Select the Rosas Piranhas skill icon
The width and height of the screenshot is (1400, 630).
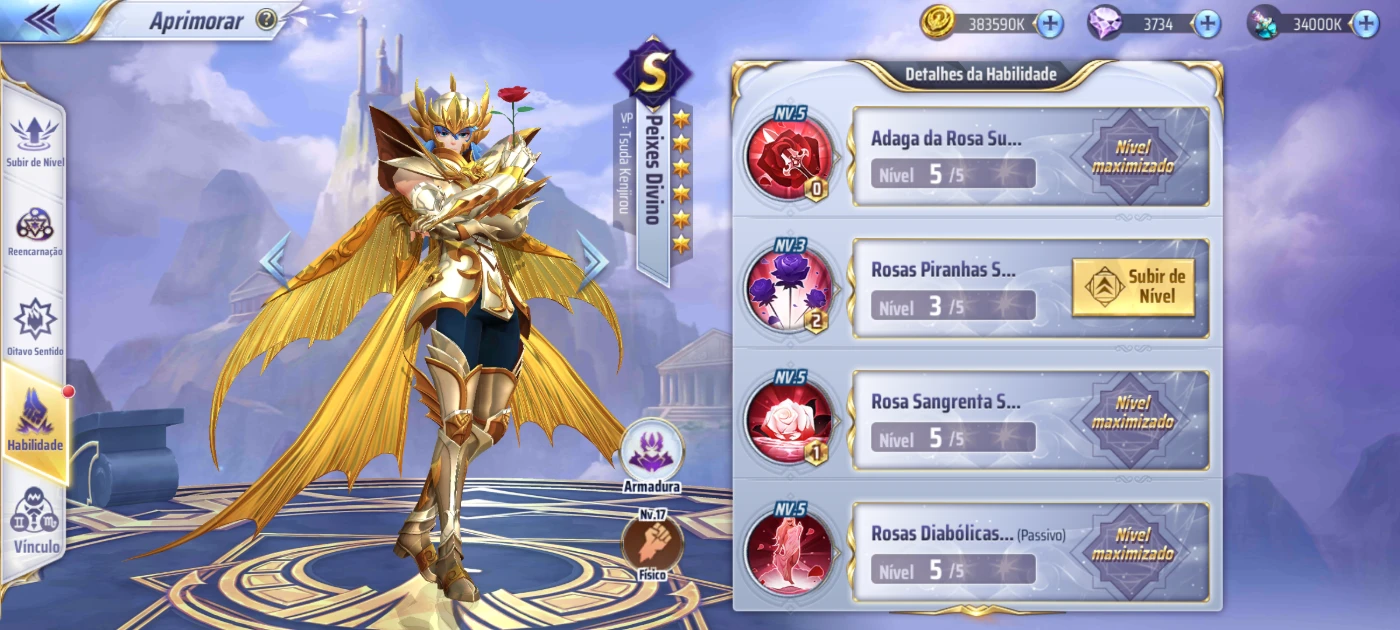tap(789, 289)
